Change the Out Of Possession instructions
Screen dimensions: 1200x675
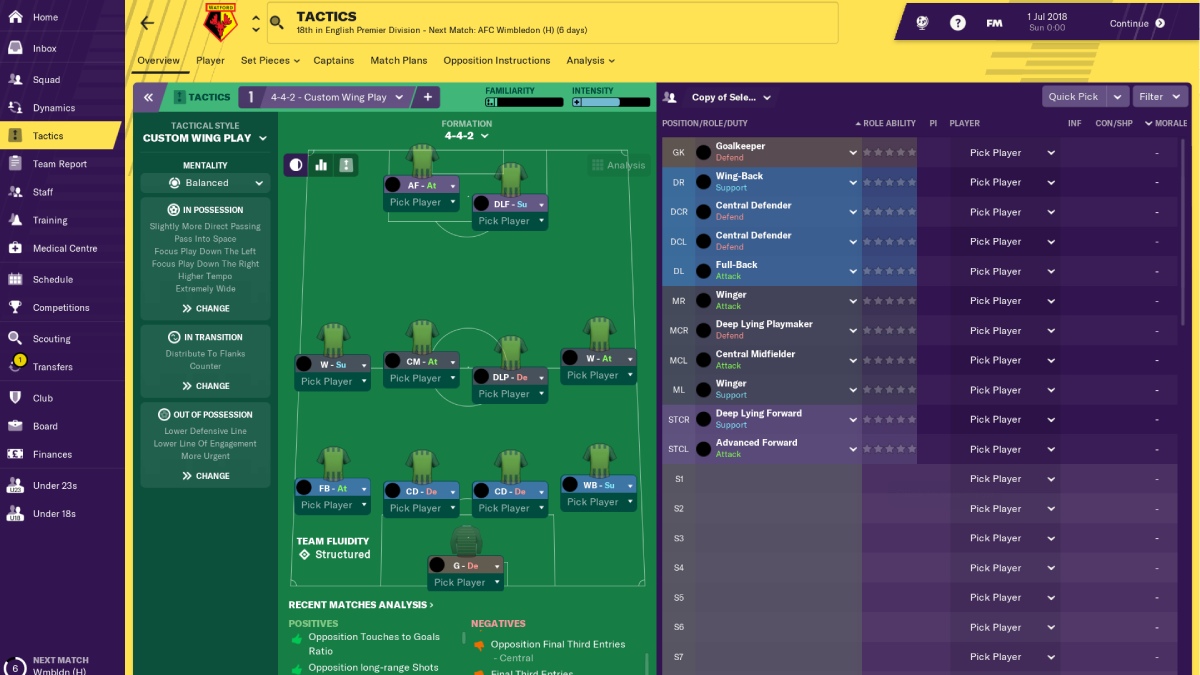coord(205,476)
